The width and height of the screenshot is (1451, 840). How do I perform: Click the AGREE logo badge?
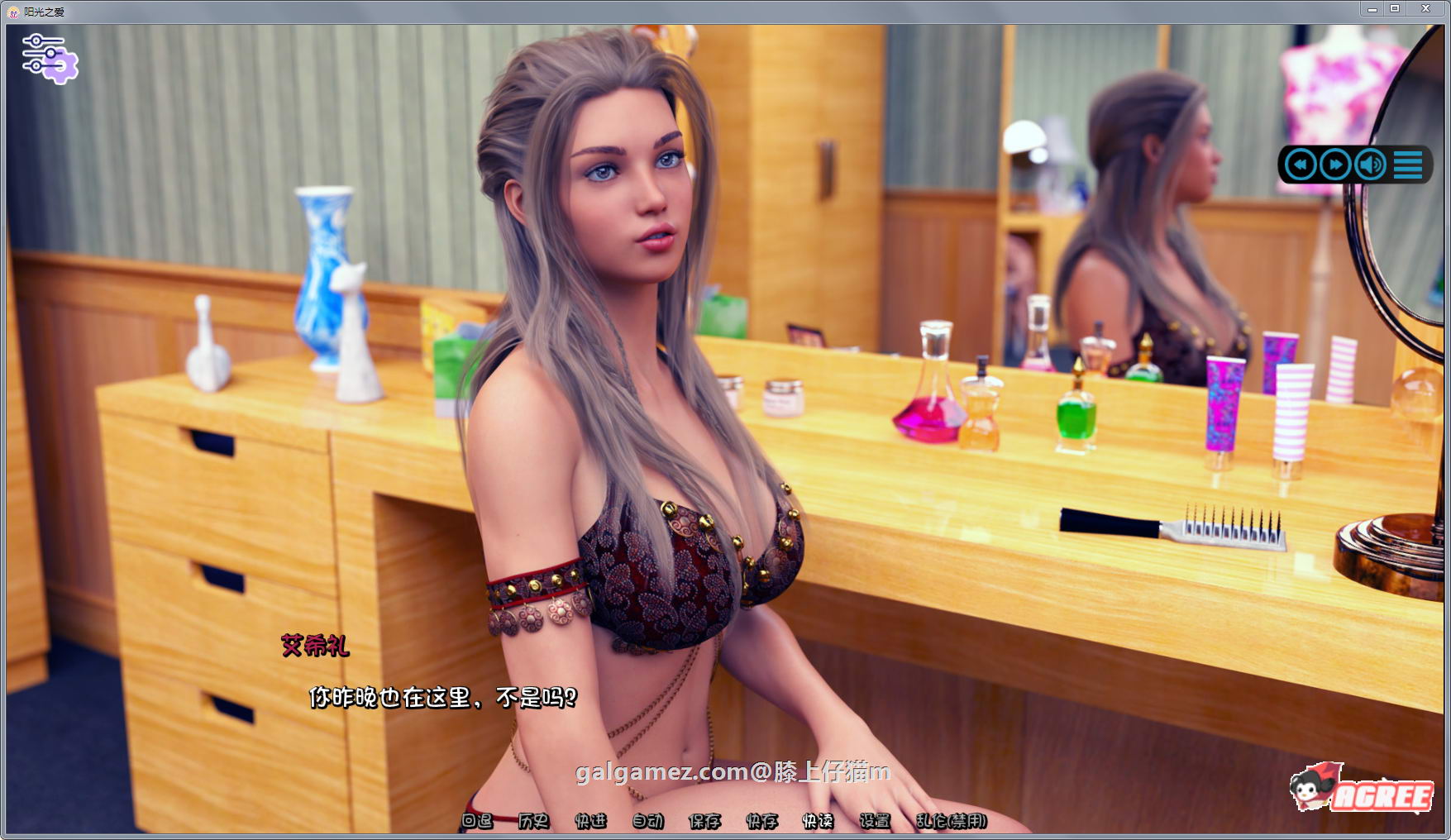(x=1362, y=789)
